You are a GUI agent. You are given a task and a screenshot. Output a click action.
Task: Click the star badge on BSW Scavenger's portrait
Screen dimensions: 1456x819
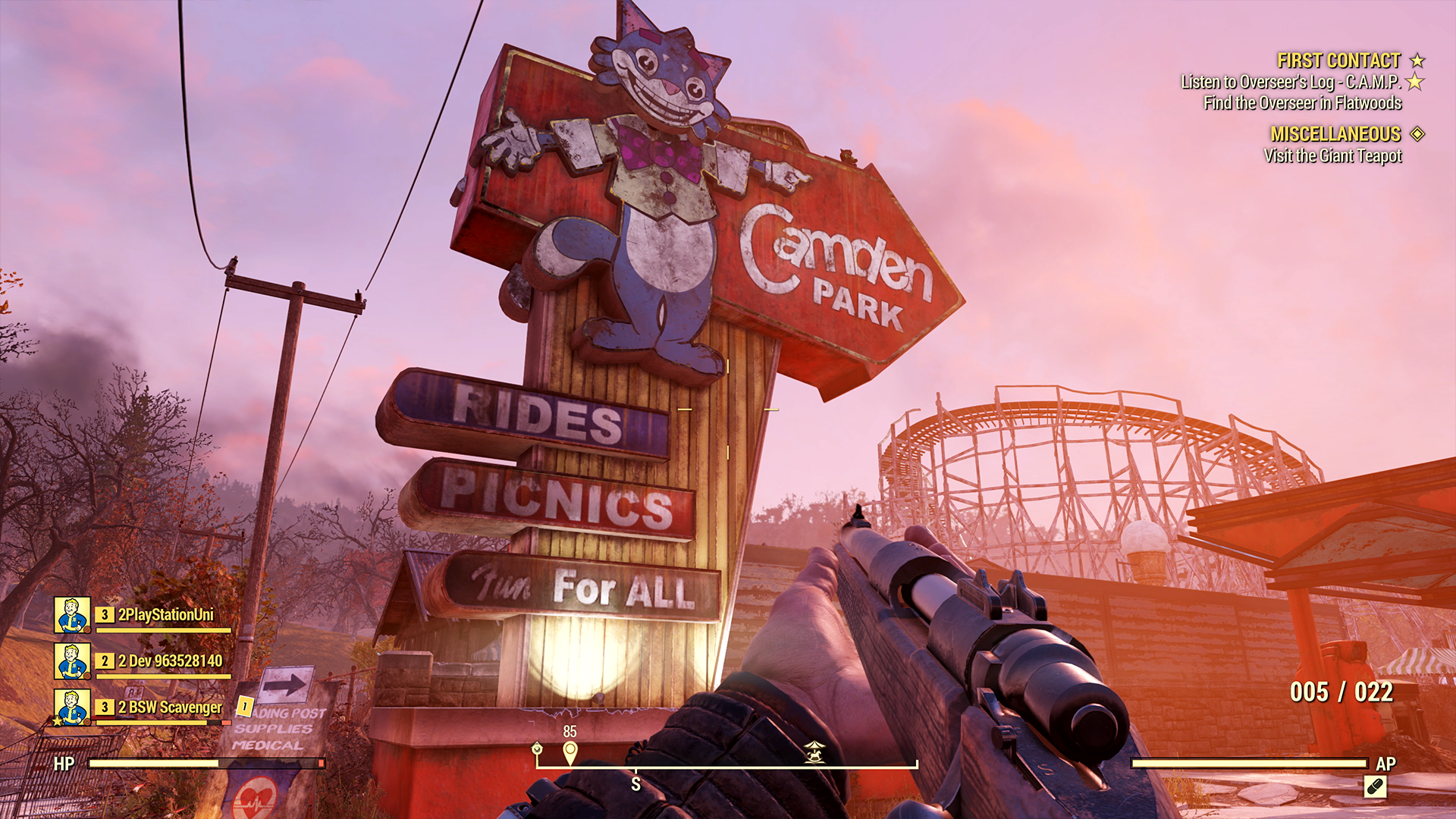pos(56,722)
